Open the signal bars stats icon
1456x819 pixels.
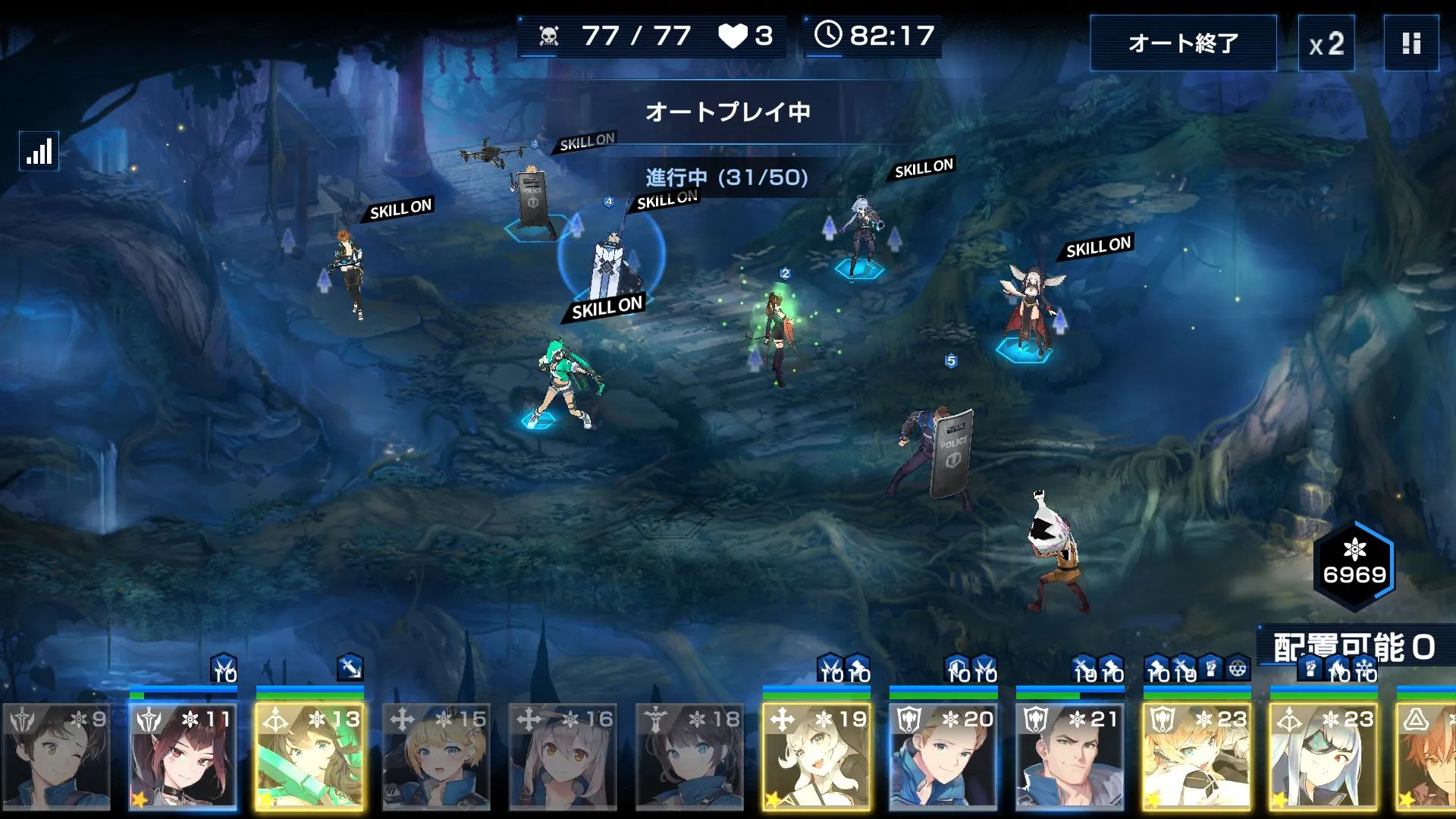tap(39, 151)
